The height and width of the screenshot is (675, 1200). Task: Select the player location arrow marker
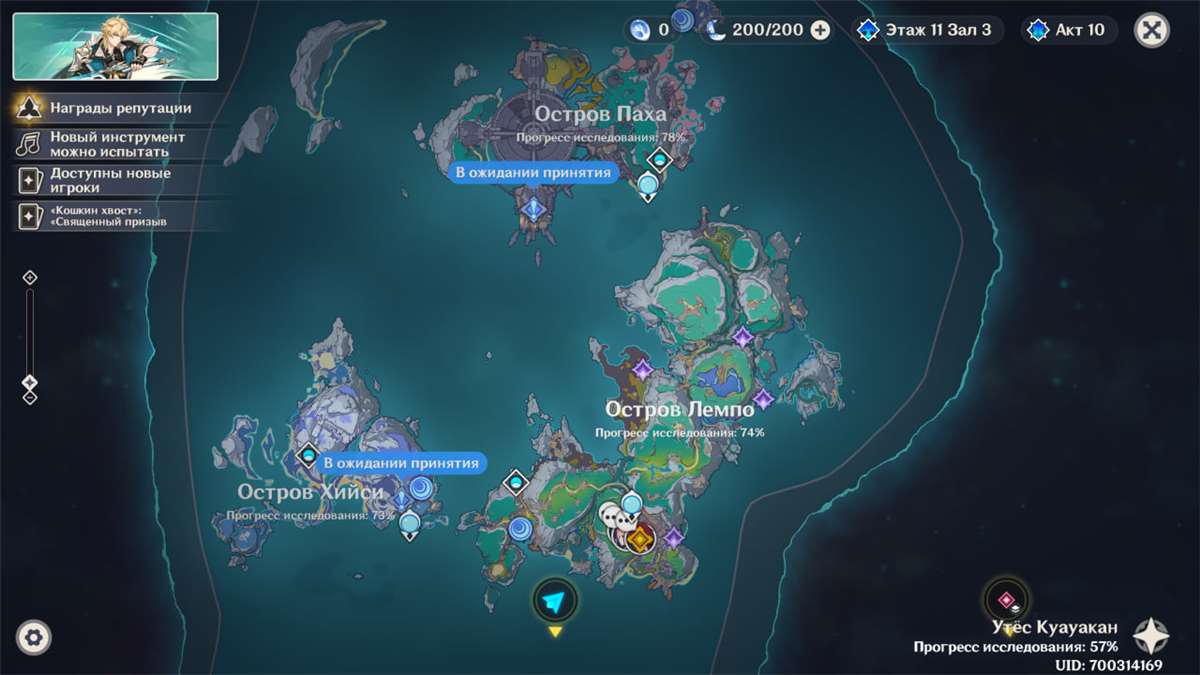[x=554, y=601]
